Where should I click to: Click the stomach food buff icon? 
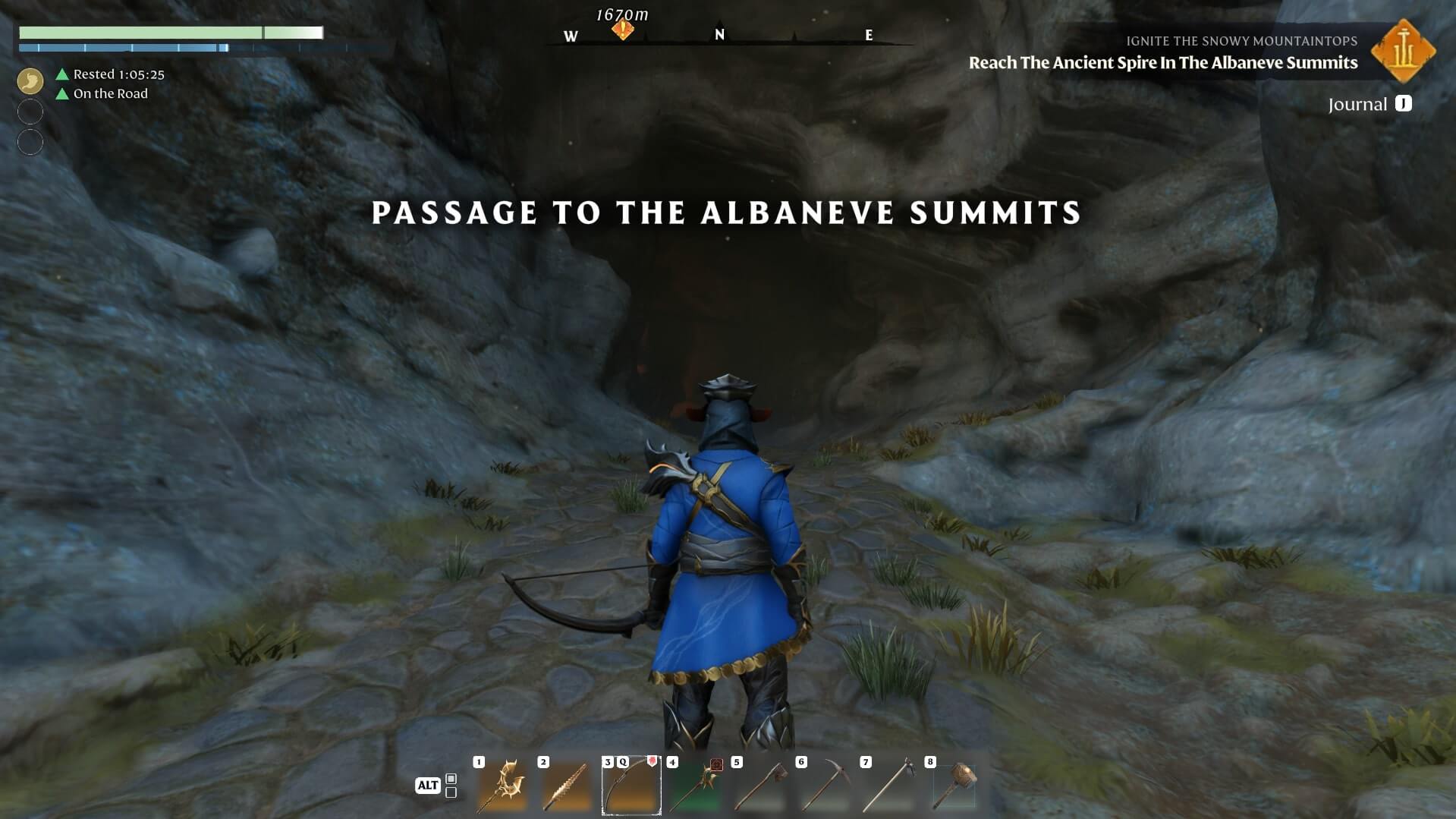point(30,80)
